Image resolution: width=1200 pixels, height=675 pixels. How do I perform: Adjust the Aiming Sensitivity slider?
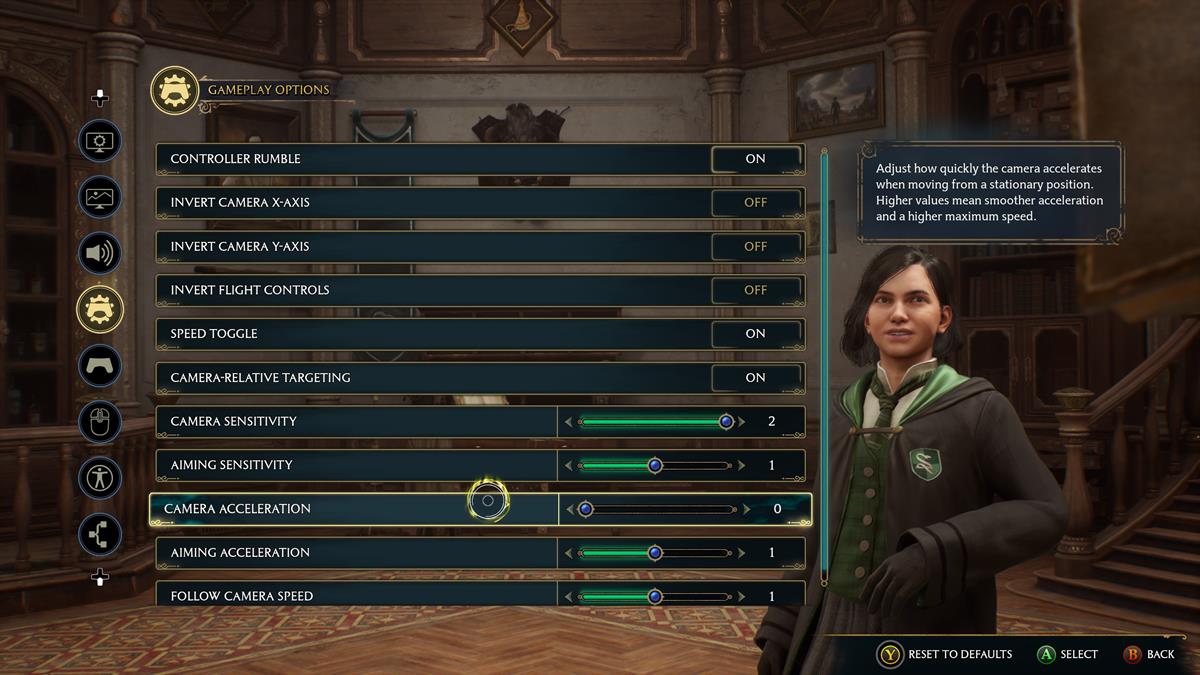[x=655, y=466]
